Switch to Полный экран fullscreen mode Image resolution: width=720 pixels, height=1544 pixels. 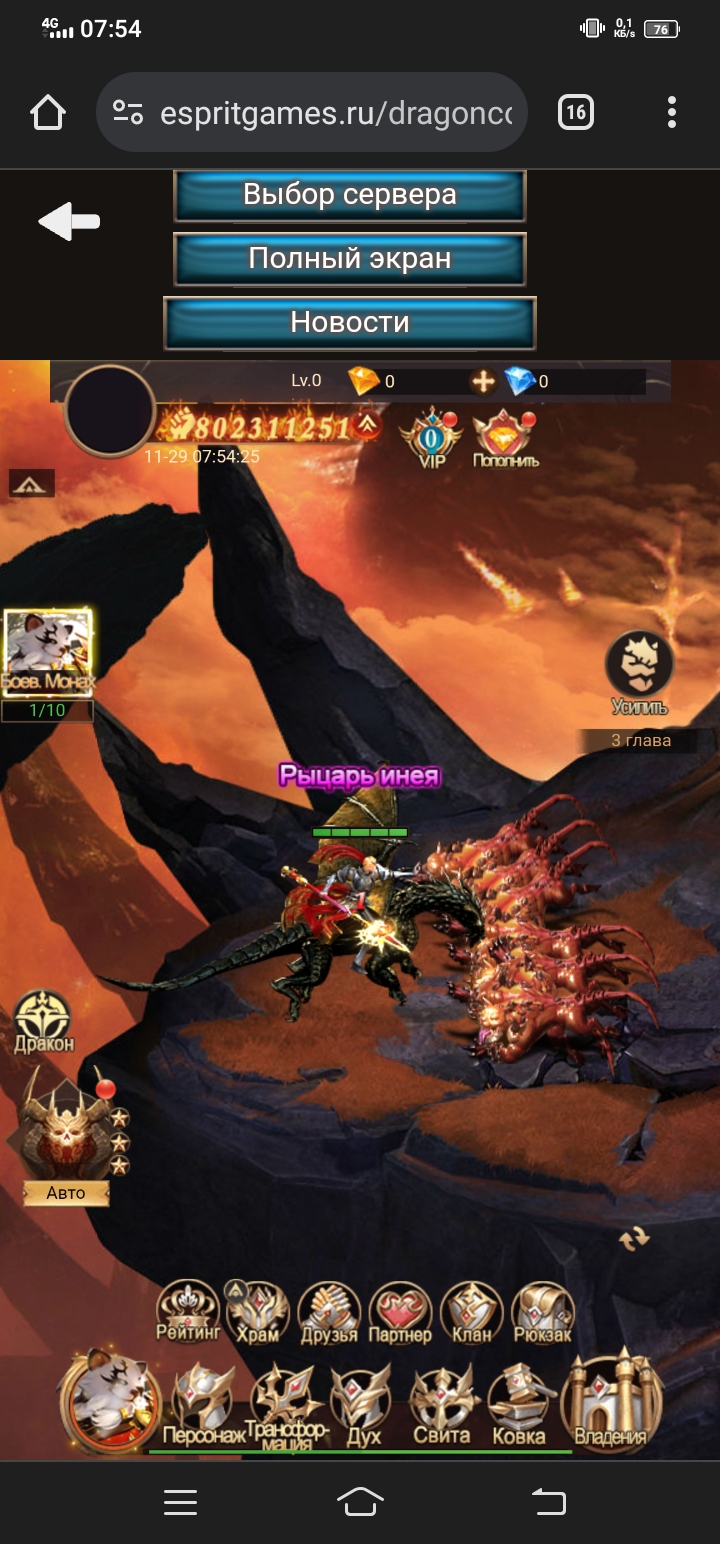(350, 259)
